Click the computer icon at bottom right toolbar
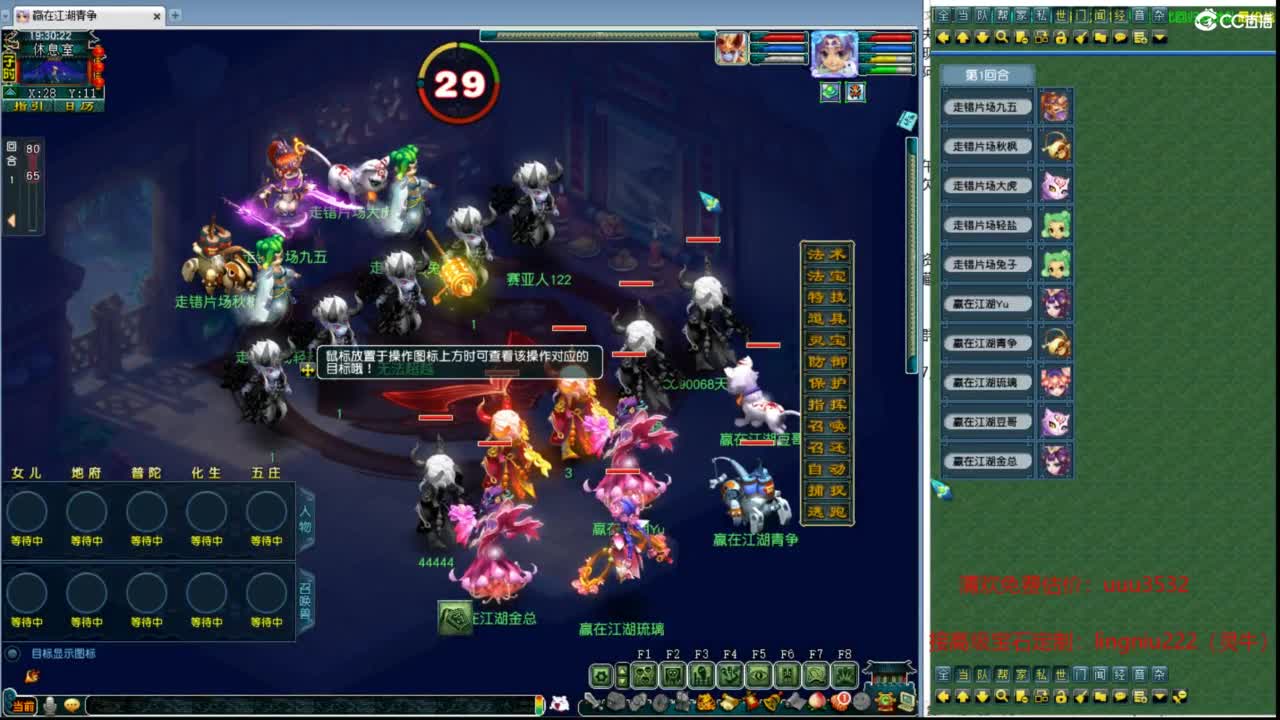This screenshot has height=720, width=1280. tap(908, 702)
